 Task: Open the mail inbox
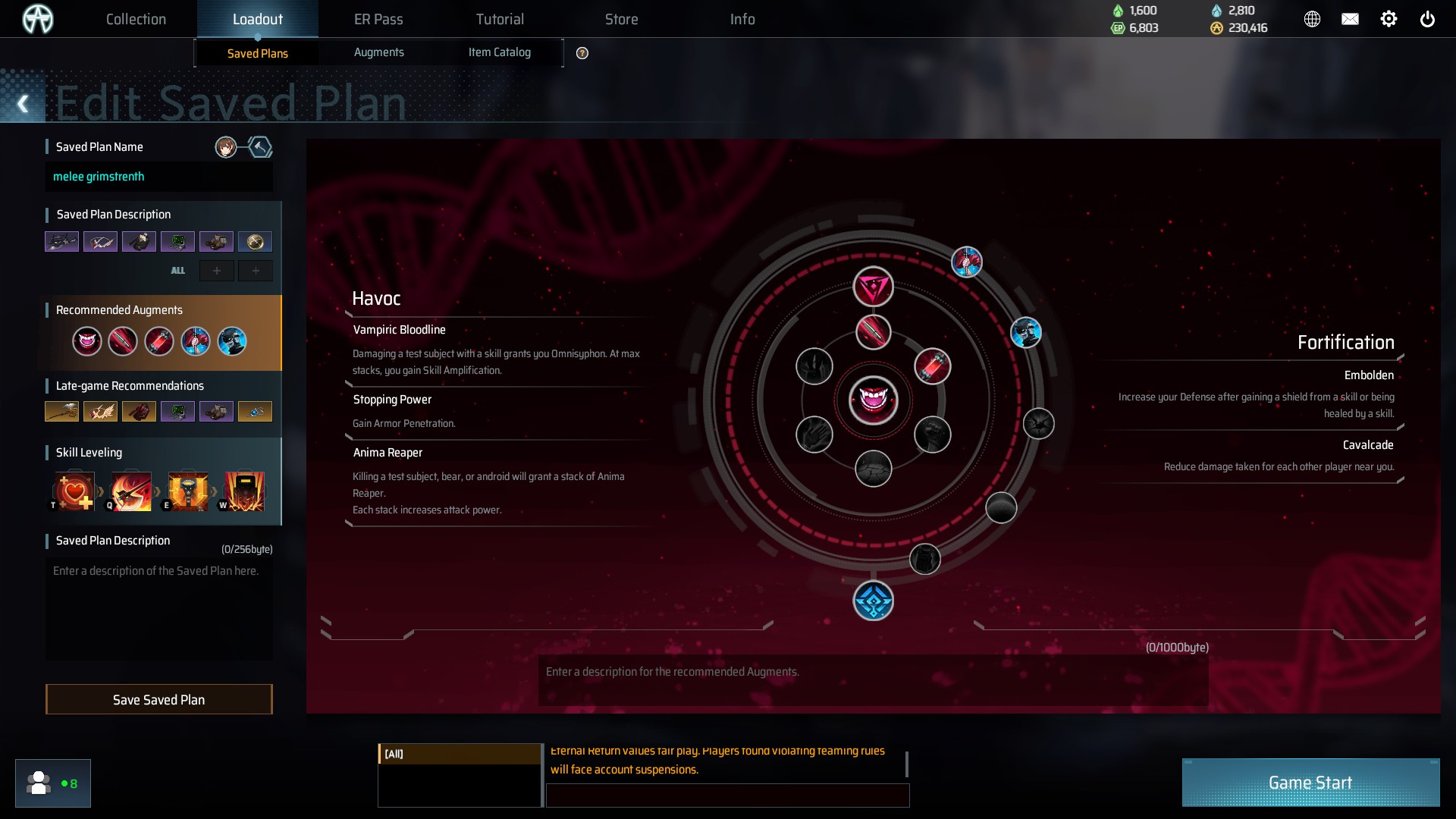1350,19
